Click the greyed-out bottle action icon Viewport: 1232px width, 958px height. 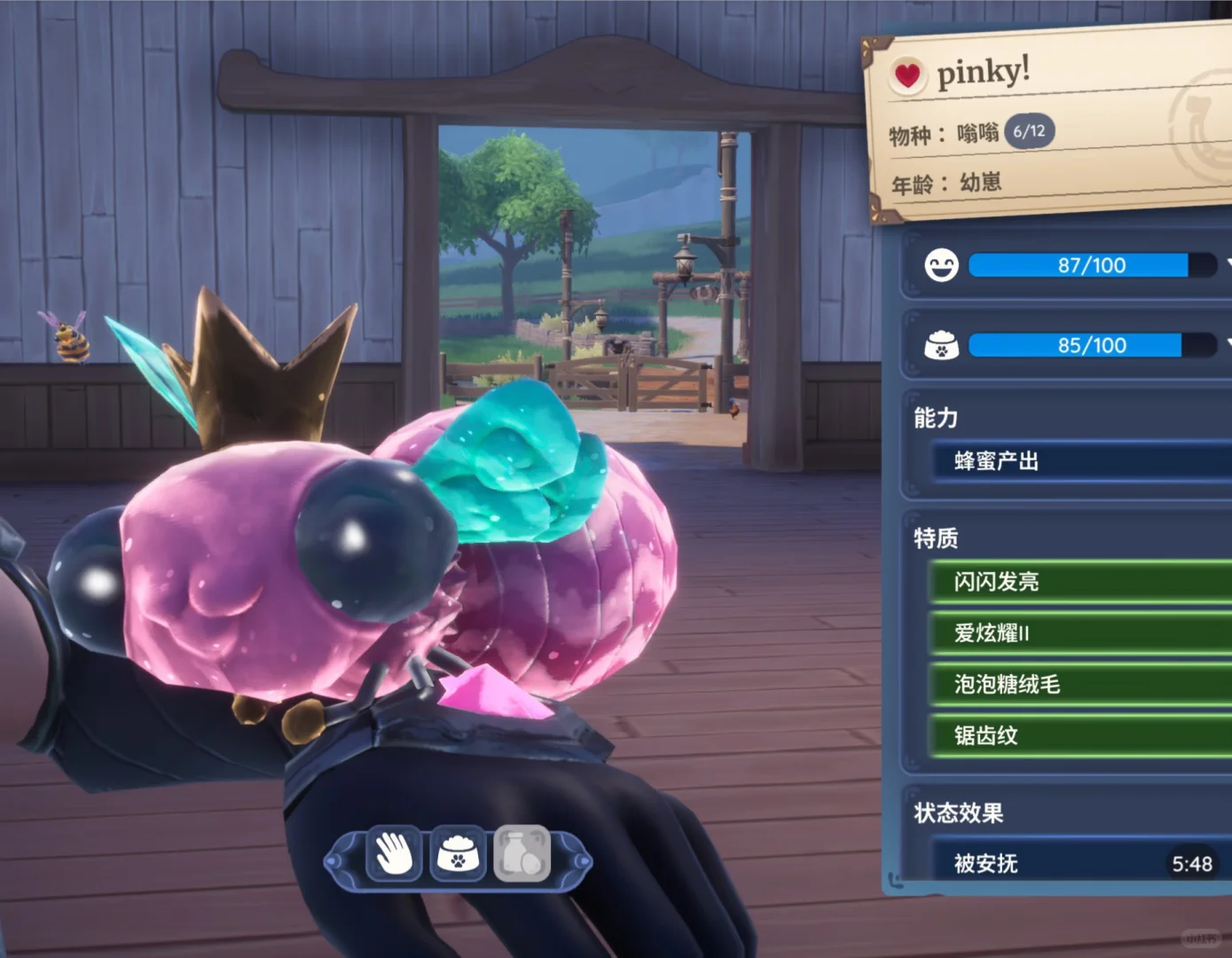point(522,855)
